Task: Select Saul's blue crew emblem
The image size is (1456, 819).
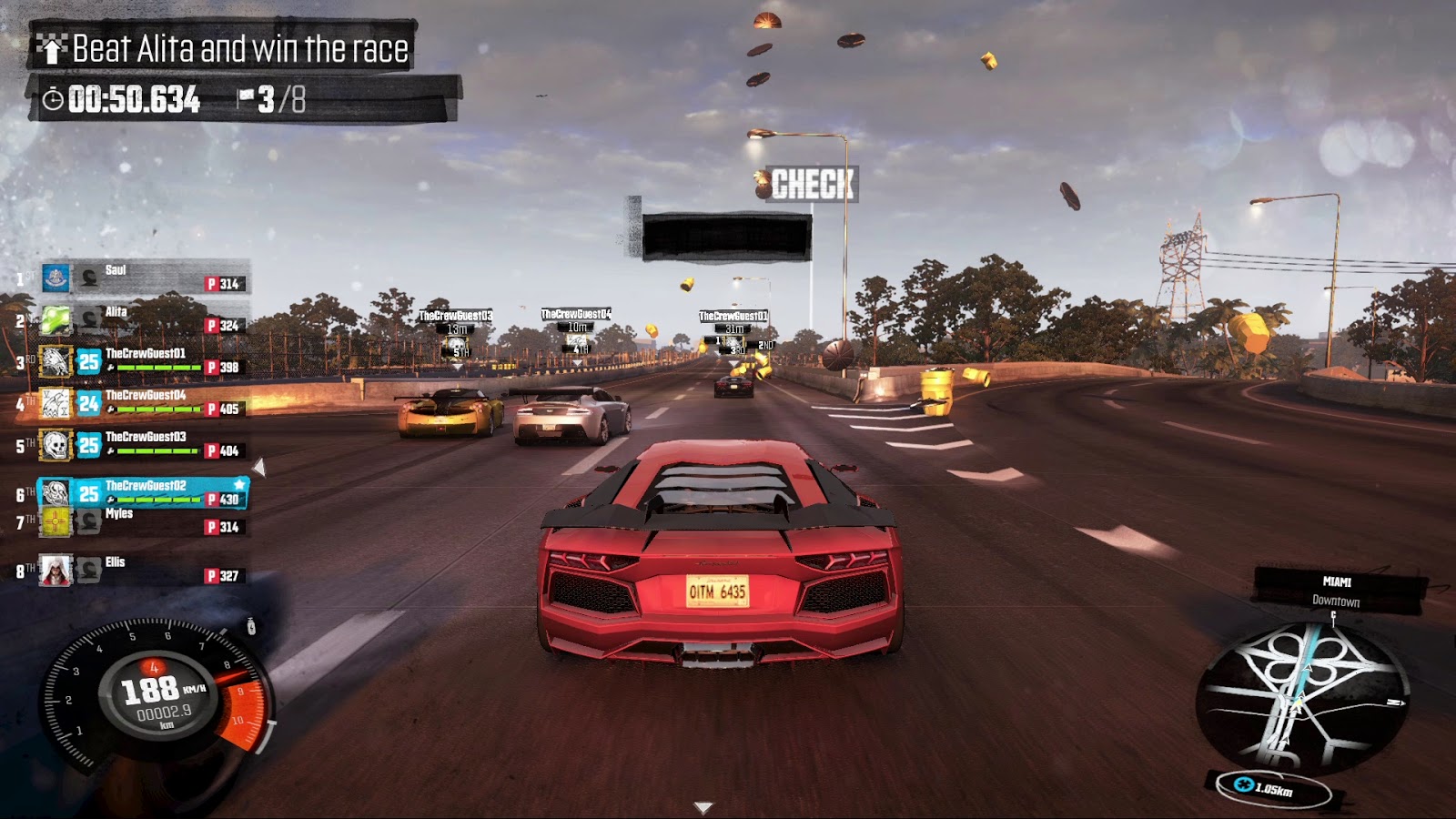Action: (x=56, y=279)
